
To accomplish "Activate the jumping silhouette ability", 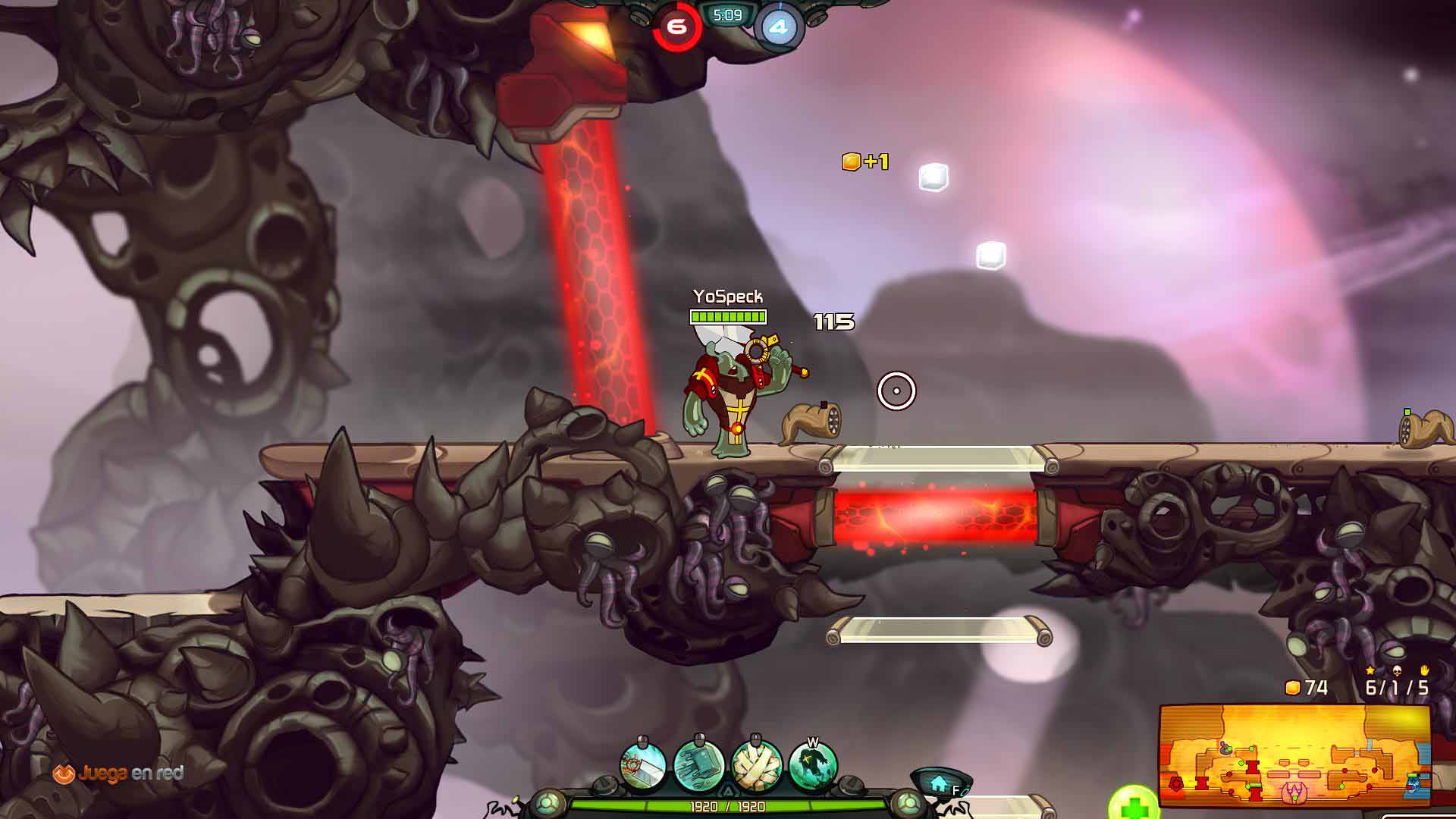I will coord(813,766).
